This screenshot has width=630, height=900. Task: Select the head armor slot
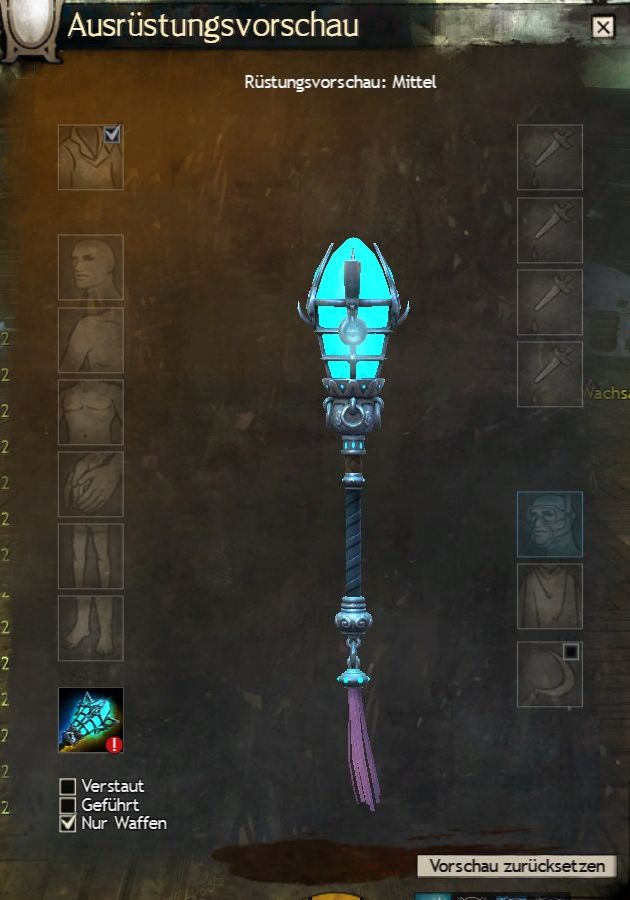click(x=91, y=267)
